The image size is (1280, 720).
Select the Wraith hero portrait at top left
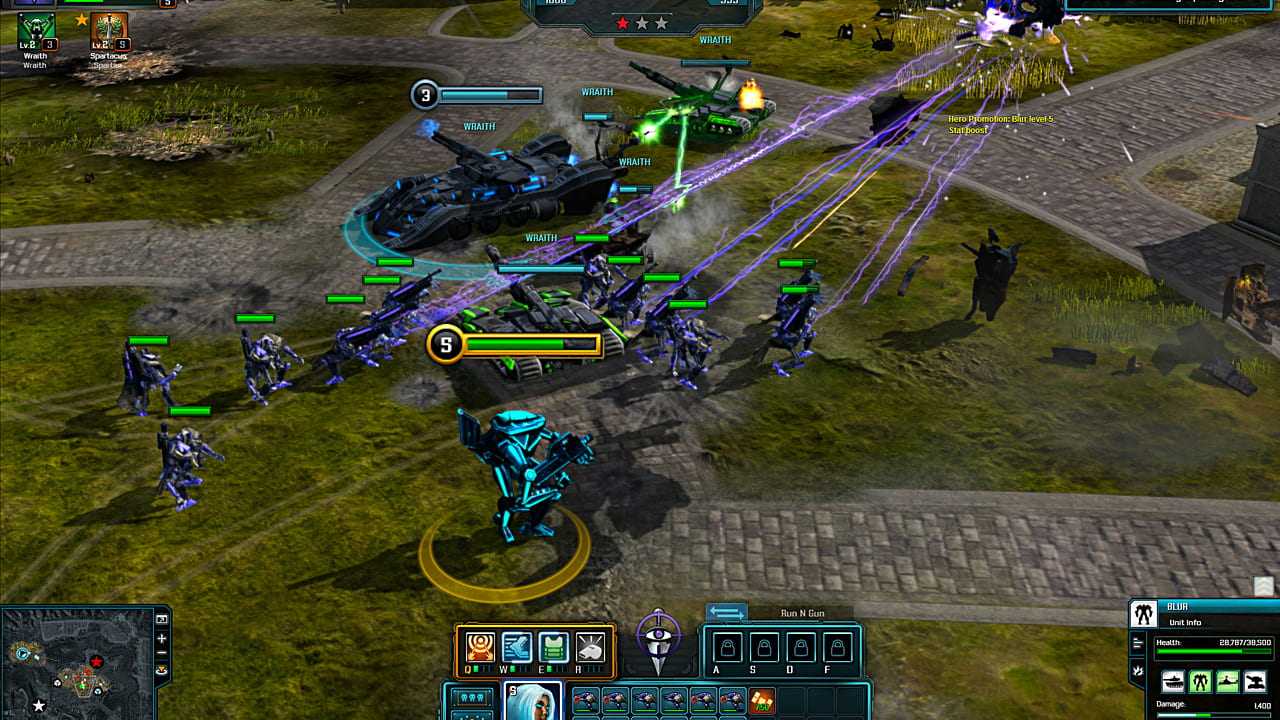(35, 32)
